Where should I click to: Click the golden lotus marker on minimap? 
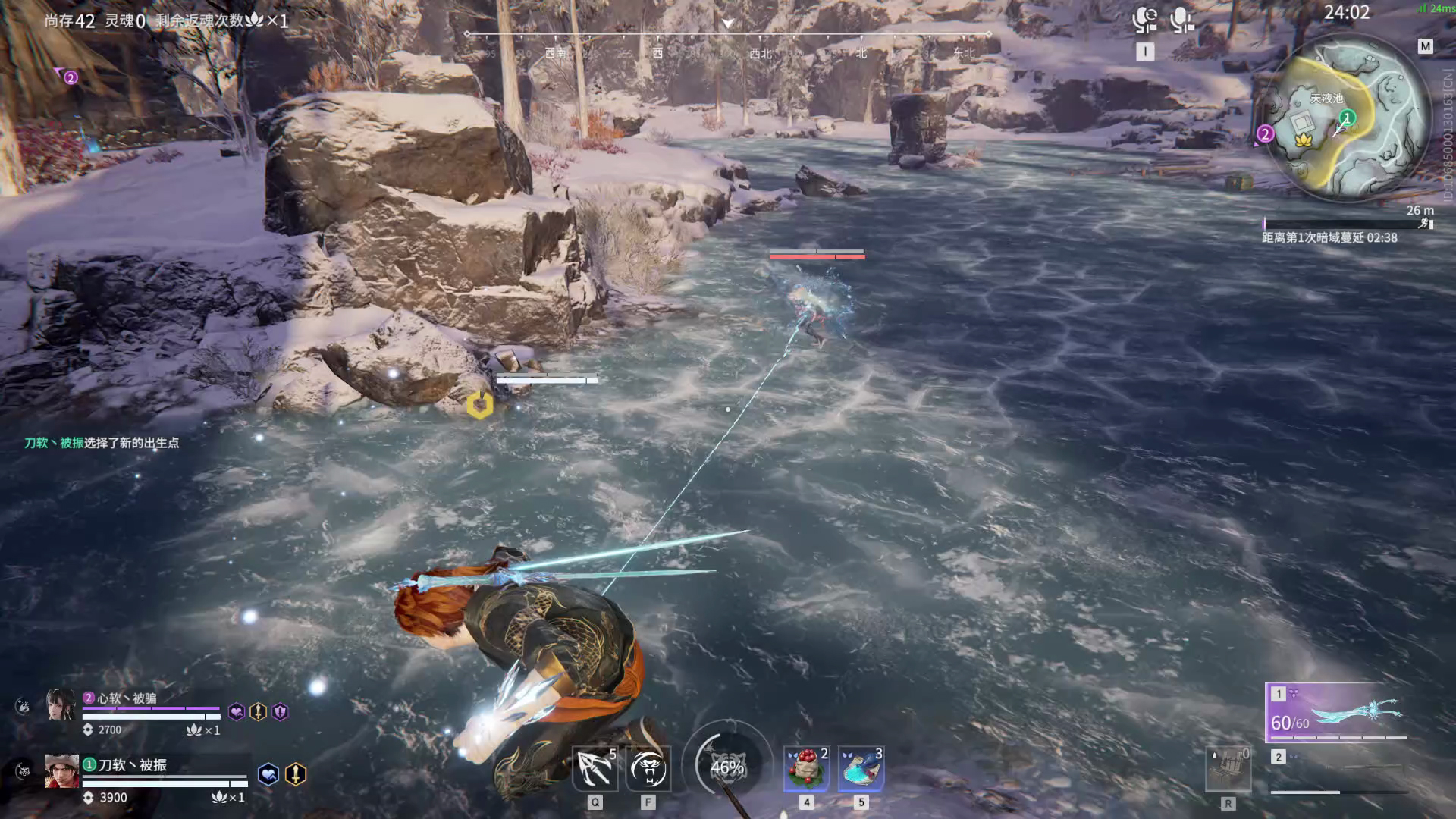(1304, 140)
